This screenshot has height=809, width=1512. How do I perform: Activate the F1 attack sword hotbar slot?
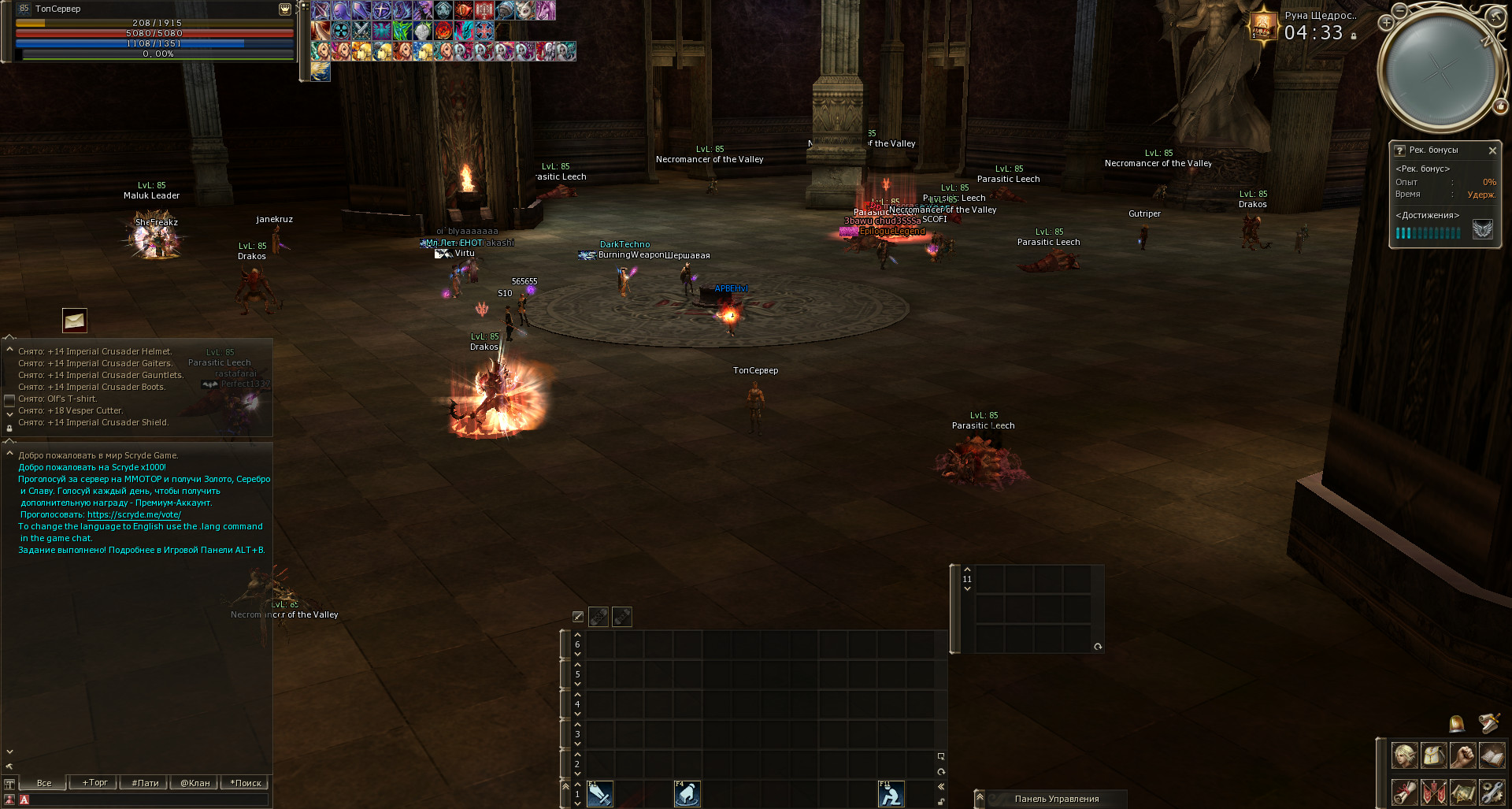[x=599, y=794]
